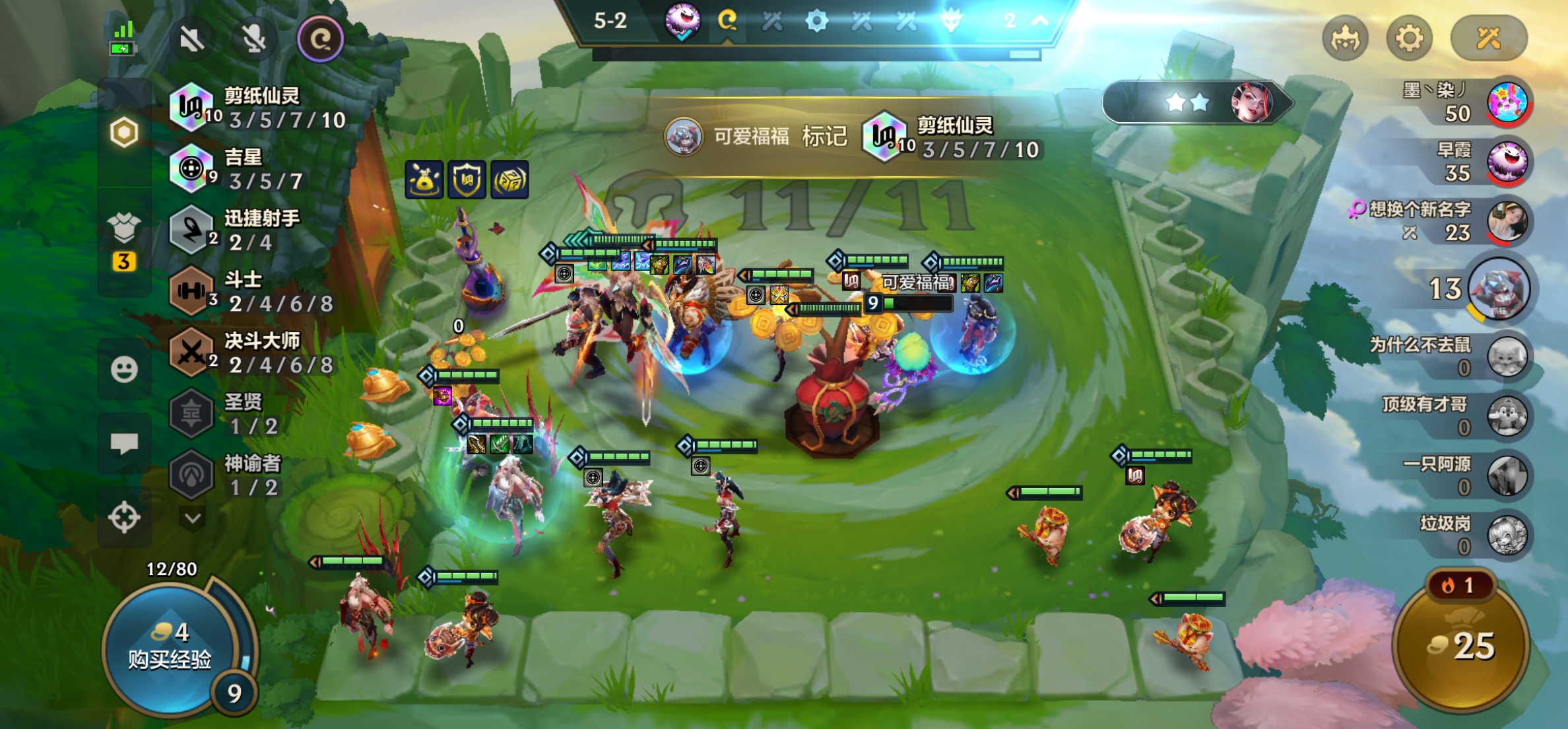Click the hexagon augment icon on left sidebar
The height and width of the screenshot is (729, 1568).
pyautogui.click(x=124, y=133)
